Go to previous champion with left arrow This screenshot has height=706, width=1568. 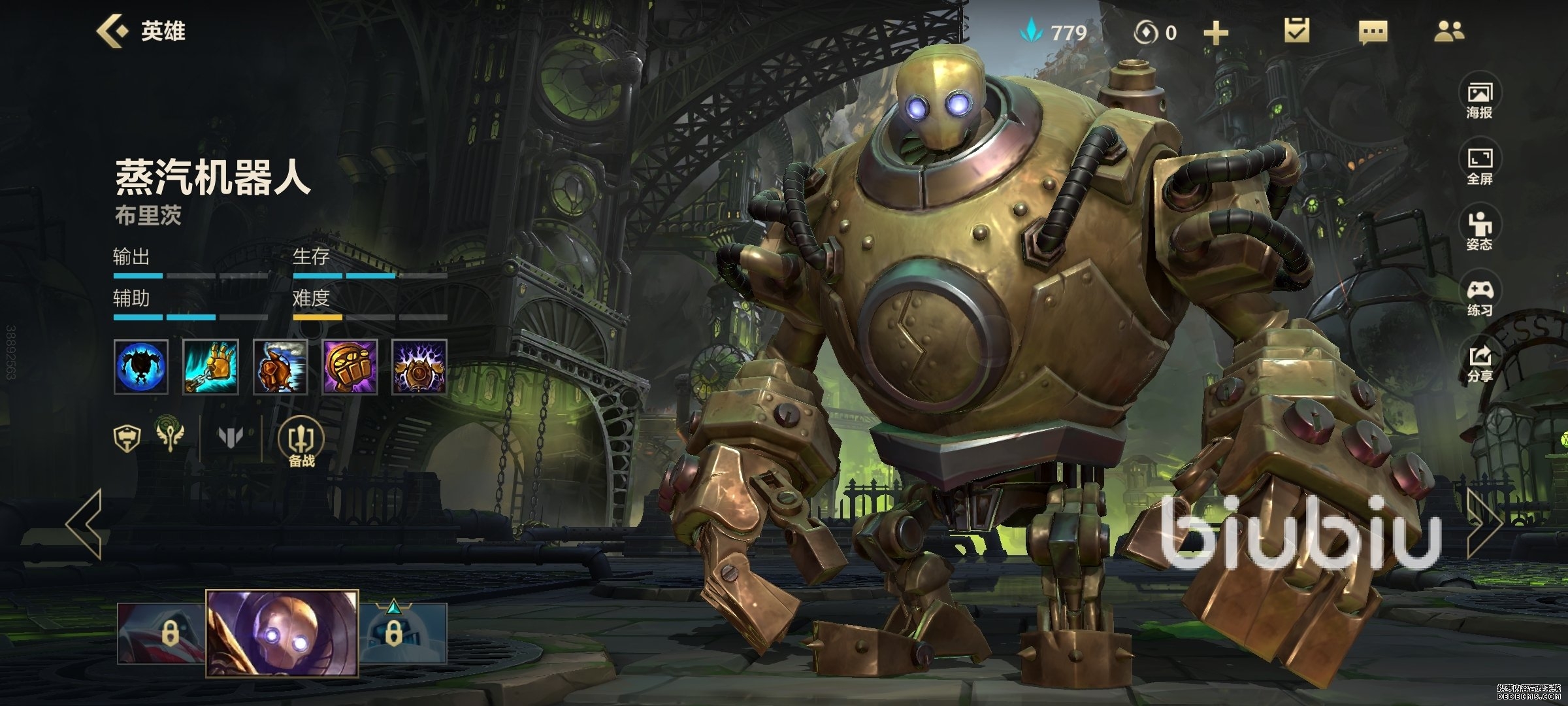(84, 524)
